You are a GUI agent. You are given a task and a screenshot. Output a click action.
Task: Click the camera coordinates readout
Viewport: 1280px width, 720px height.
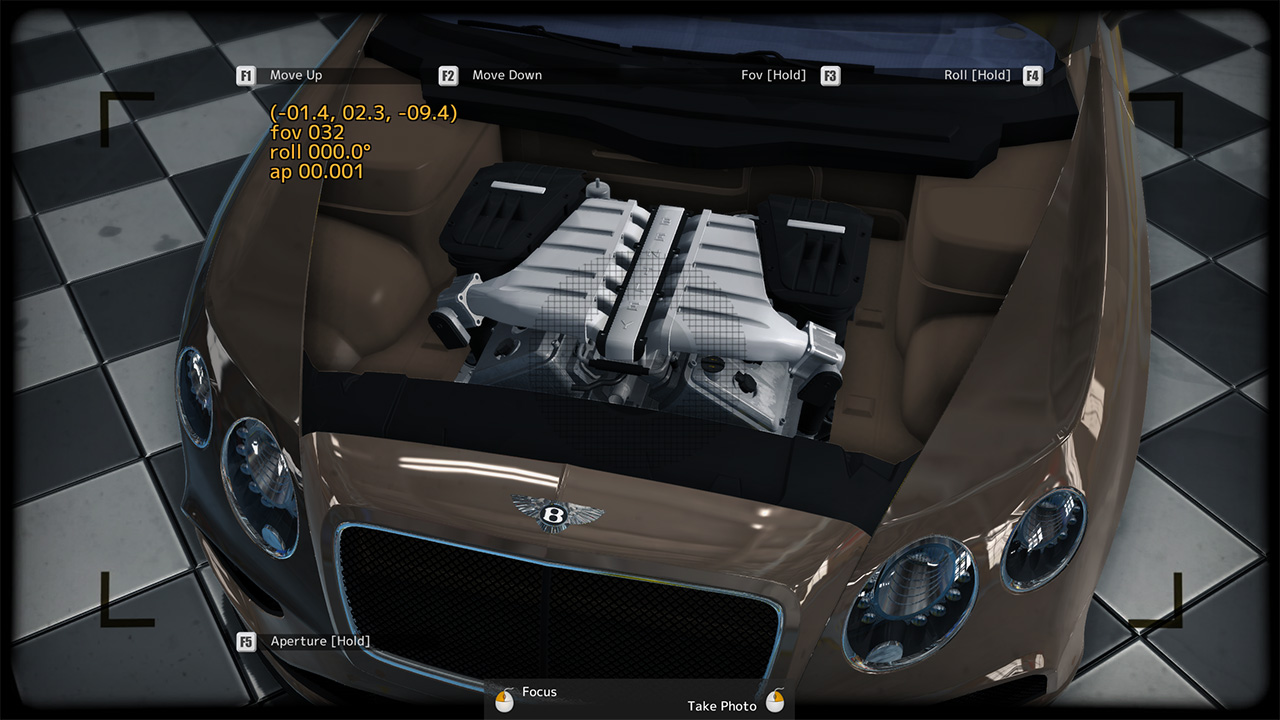pos(362,115)
